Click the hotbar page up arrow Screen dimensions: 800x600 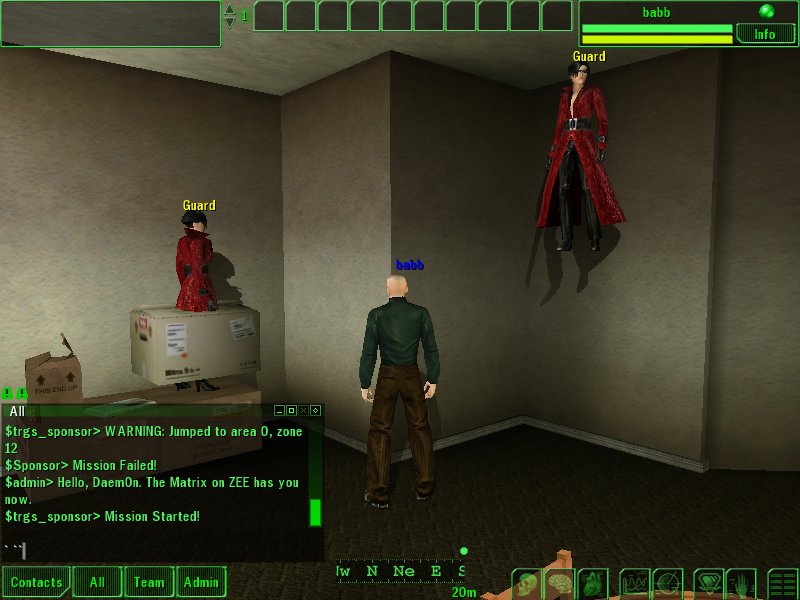click(230, 10)
